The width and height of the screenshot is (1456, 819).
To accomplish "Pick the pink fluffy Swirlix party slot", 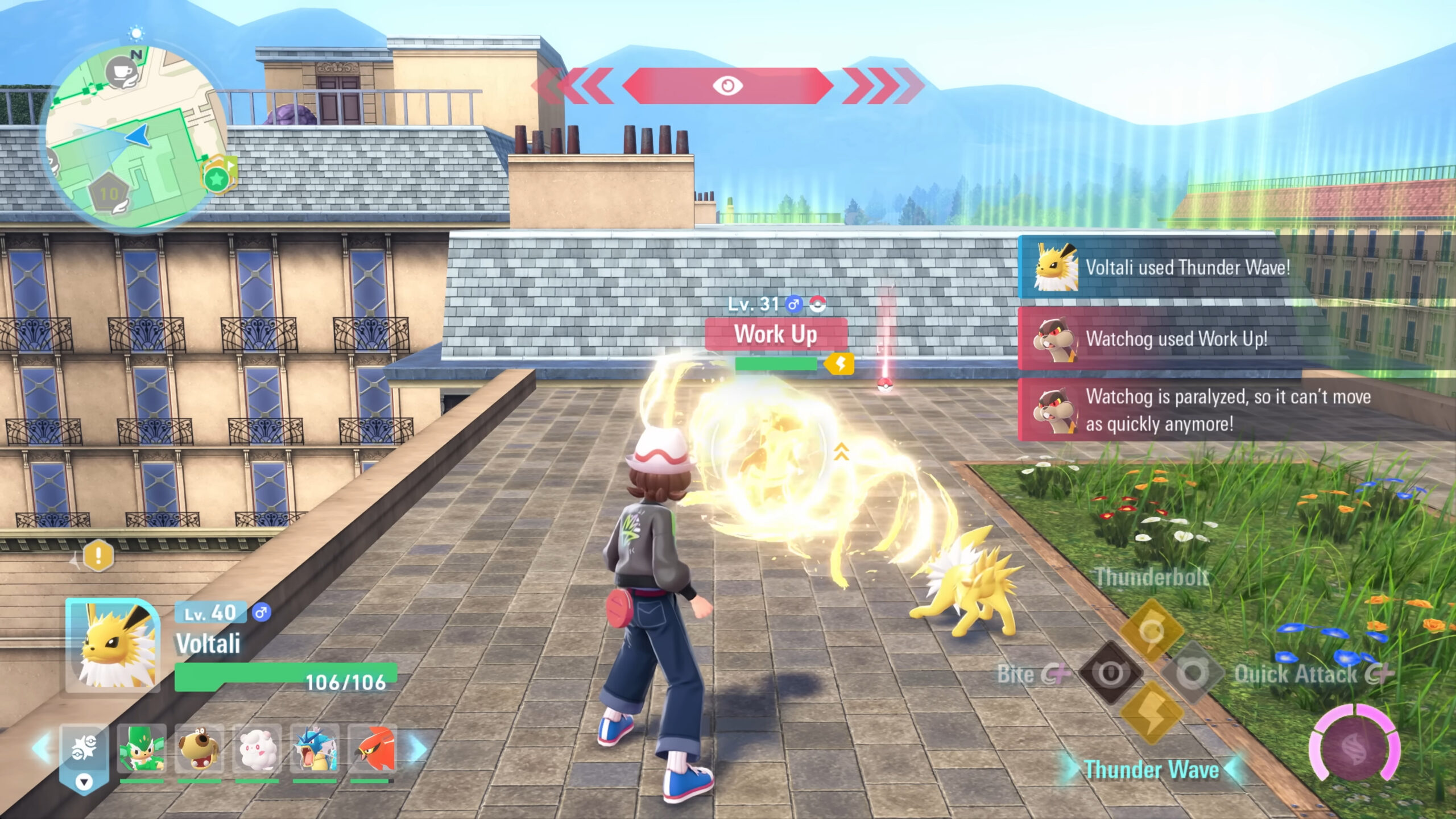I will (257, 750).
